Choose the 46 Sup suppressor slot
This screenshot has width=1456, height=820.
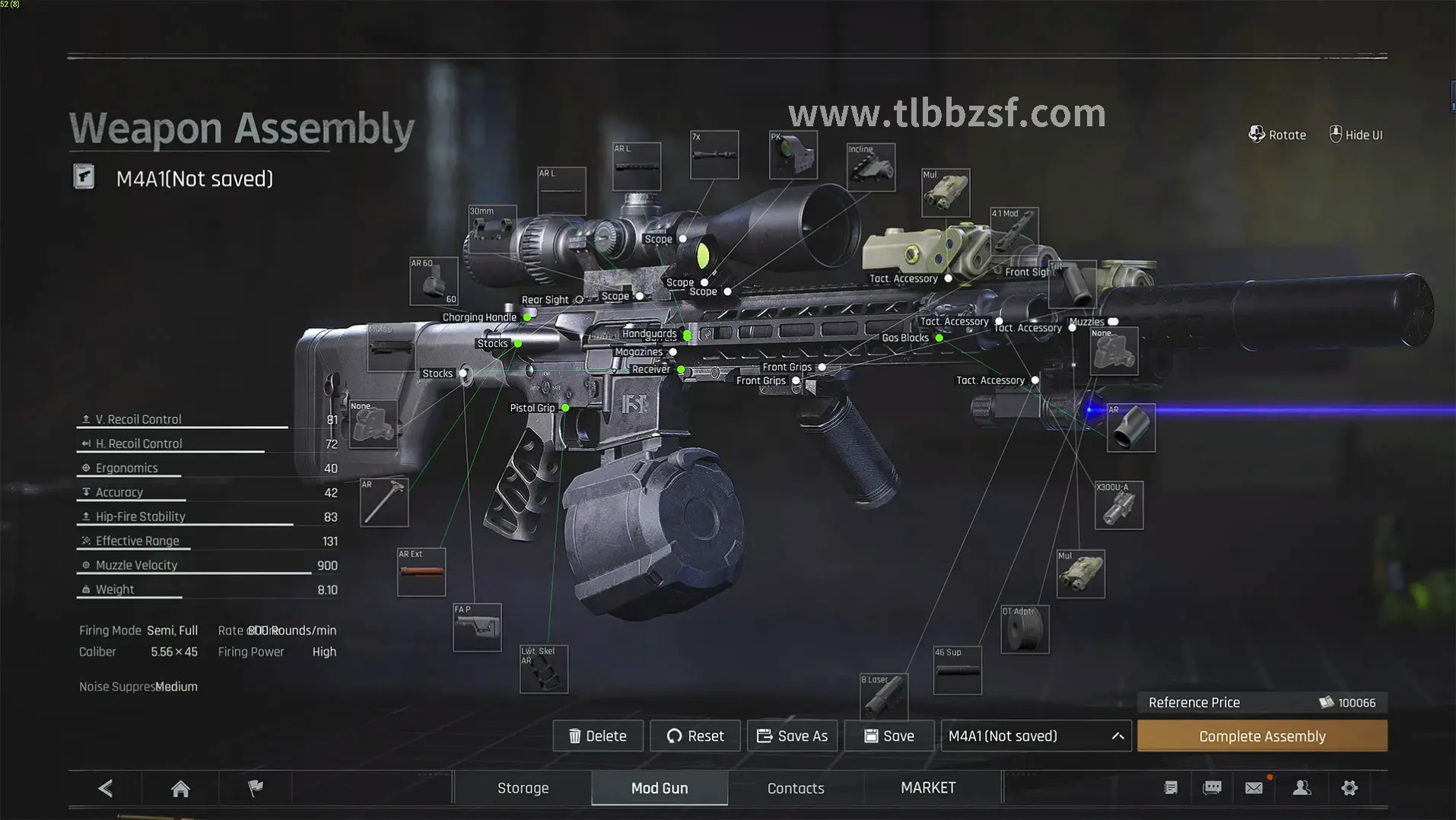click(957, 670)
